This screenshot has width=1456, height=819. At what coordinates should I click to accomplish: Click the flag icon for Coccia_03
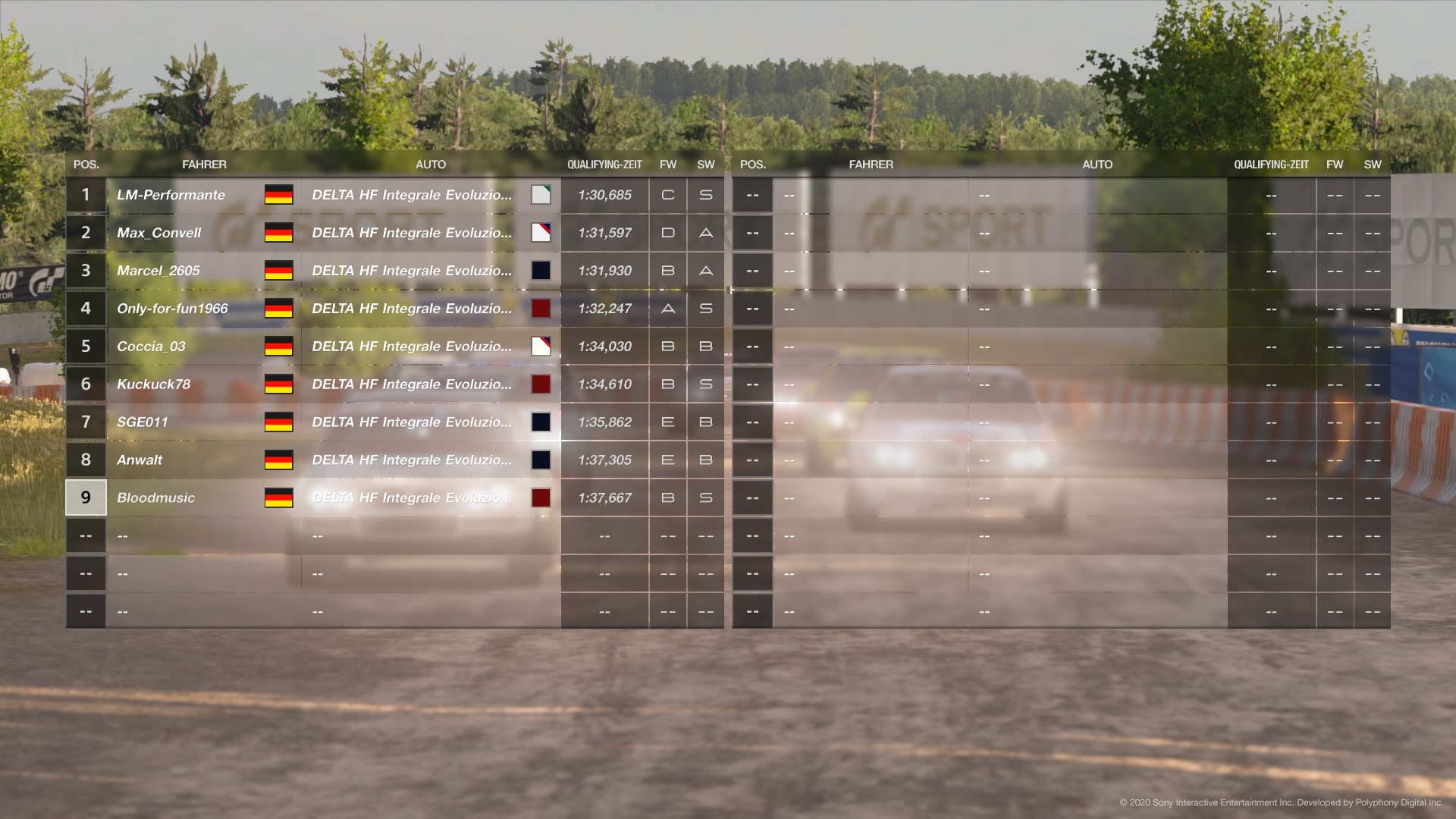279,347
